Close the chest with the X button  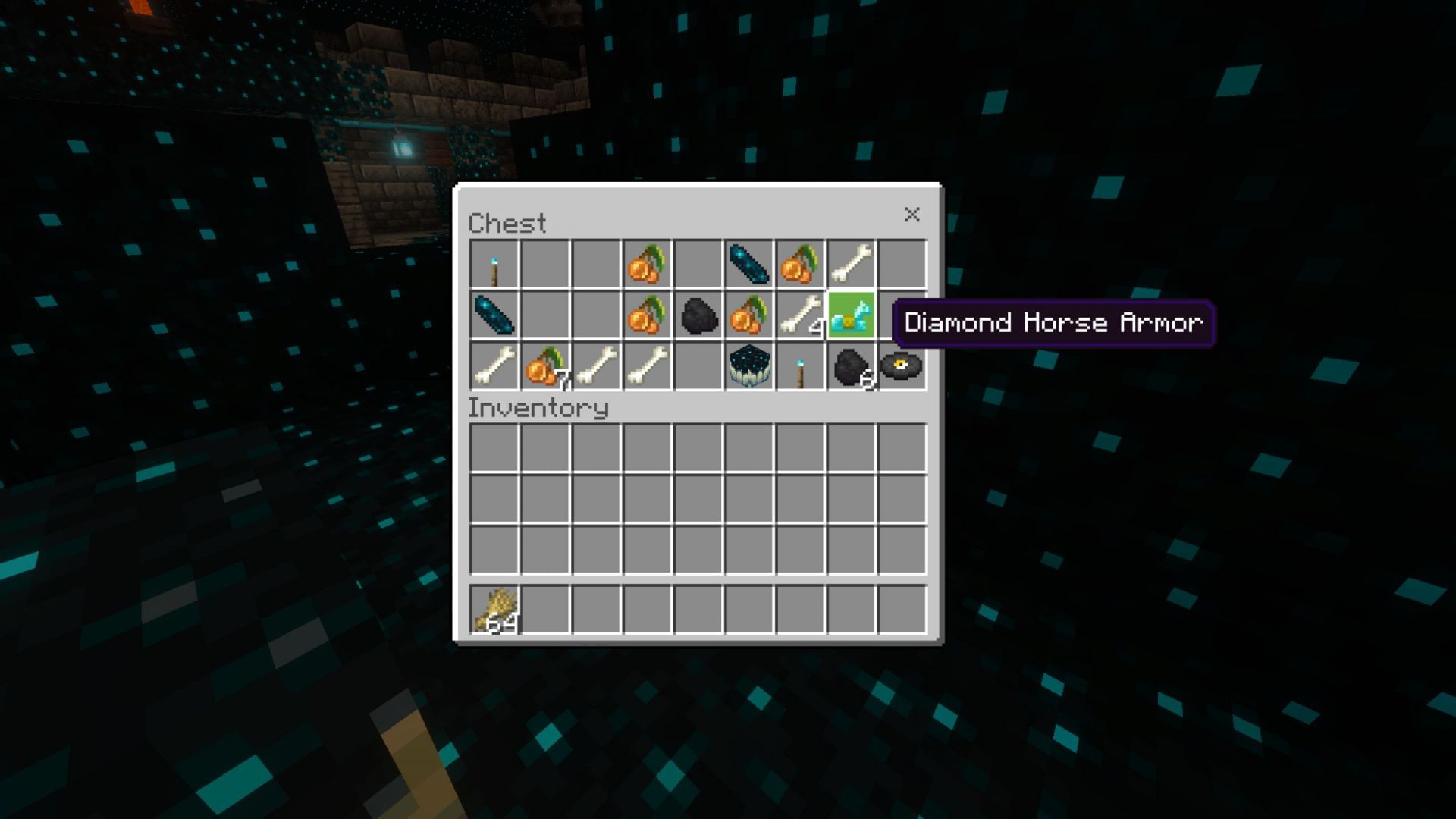[x=912, y=215]
